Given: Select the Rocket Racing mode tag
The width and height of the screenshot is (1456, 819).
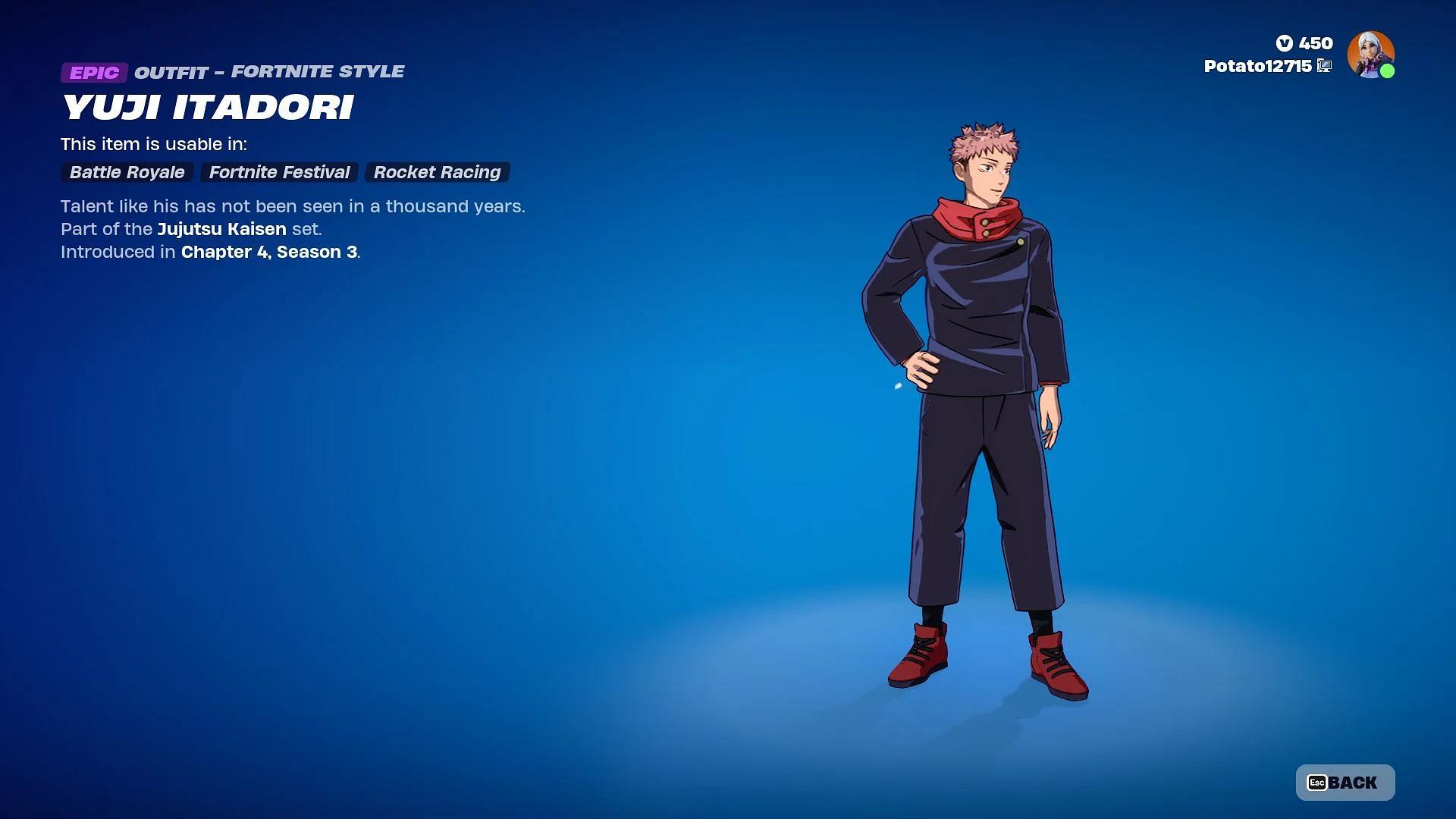Looking at the screenshot, I should 437,172.
